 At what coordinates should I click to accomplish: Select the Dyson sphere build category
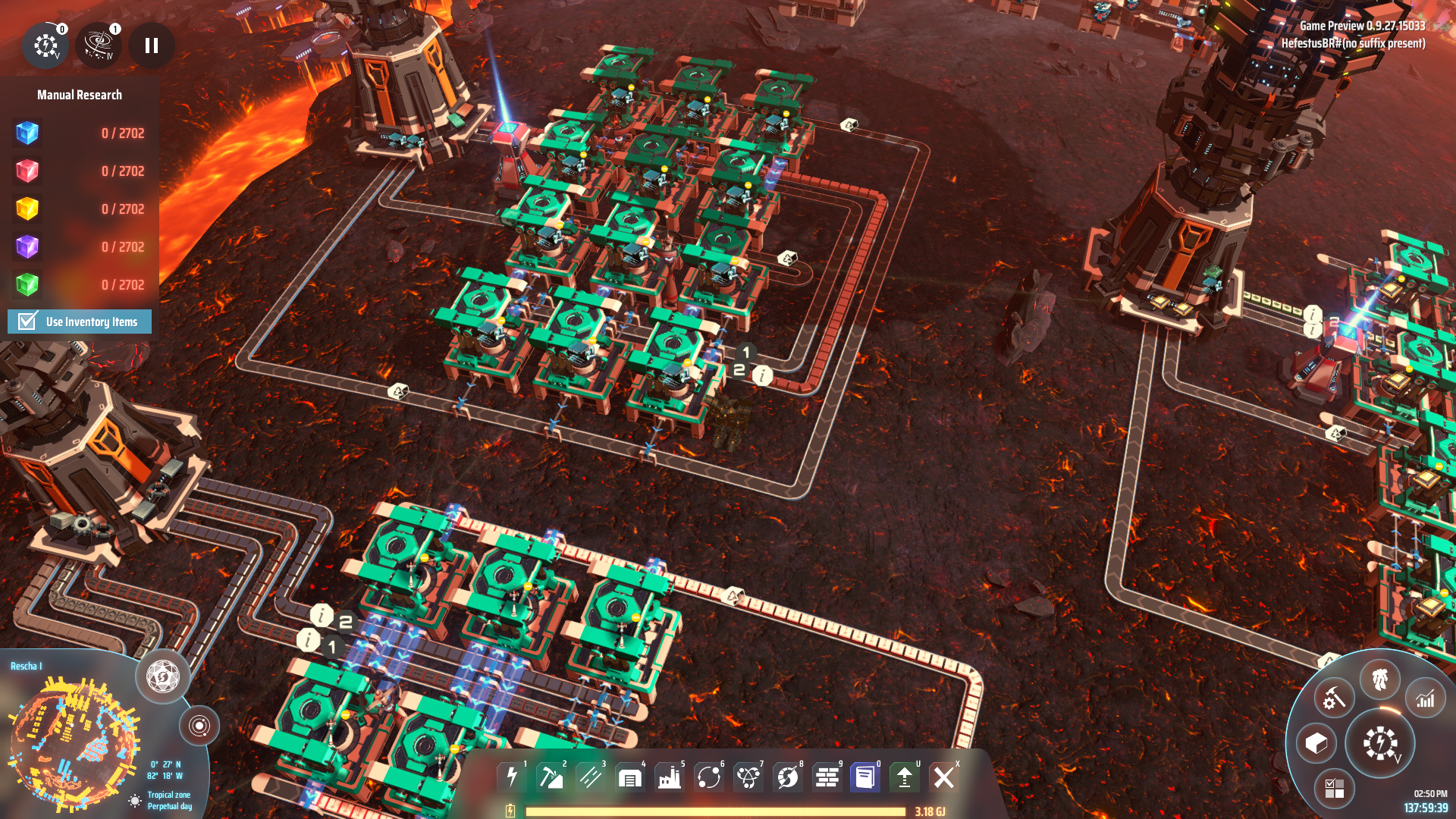[788, 777]
